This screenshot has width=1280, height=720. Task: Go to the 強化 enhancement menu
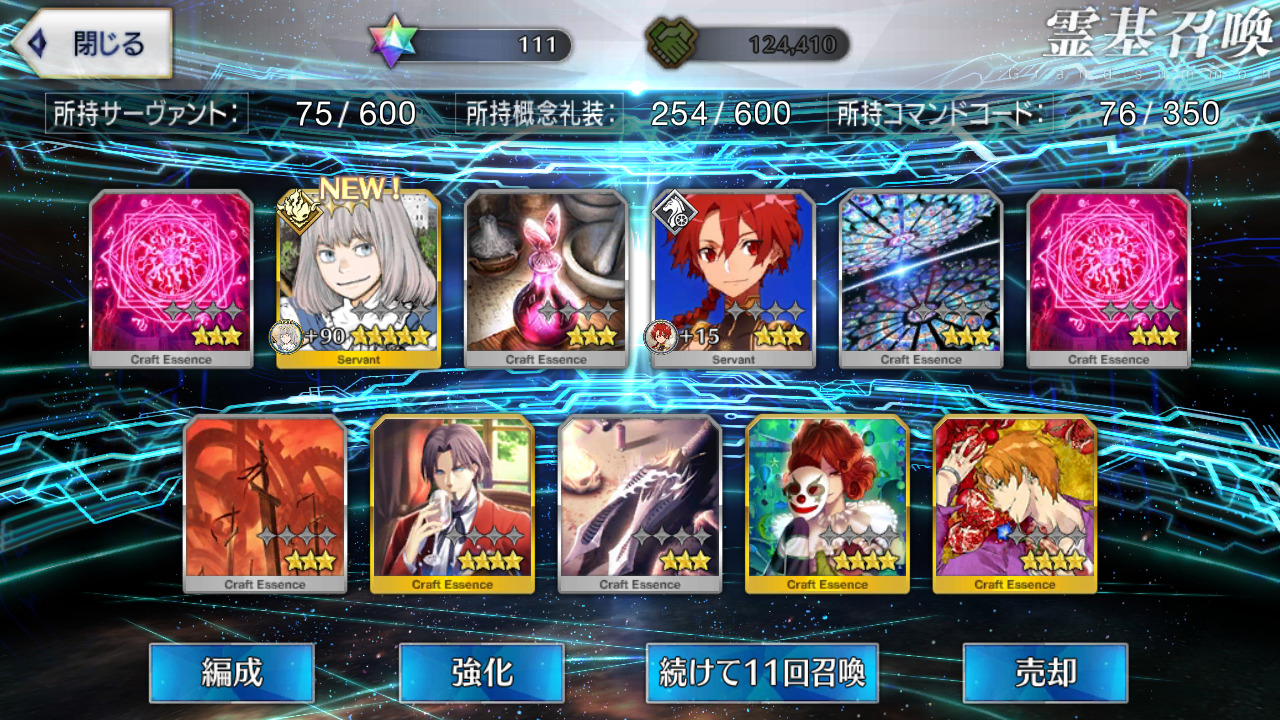tap(481, 672)
